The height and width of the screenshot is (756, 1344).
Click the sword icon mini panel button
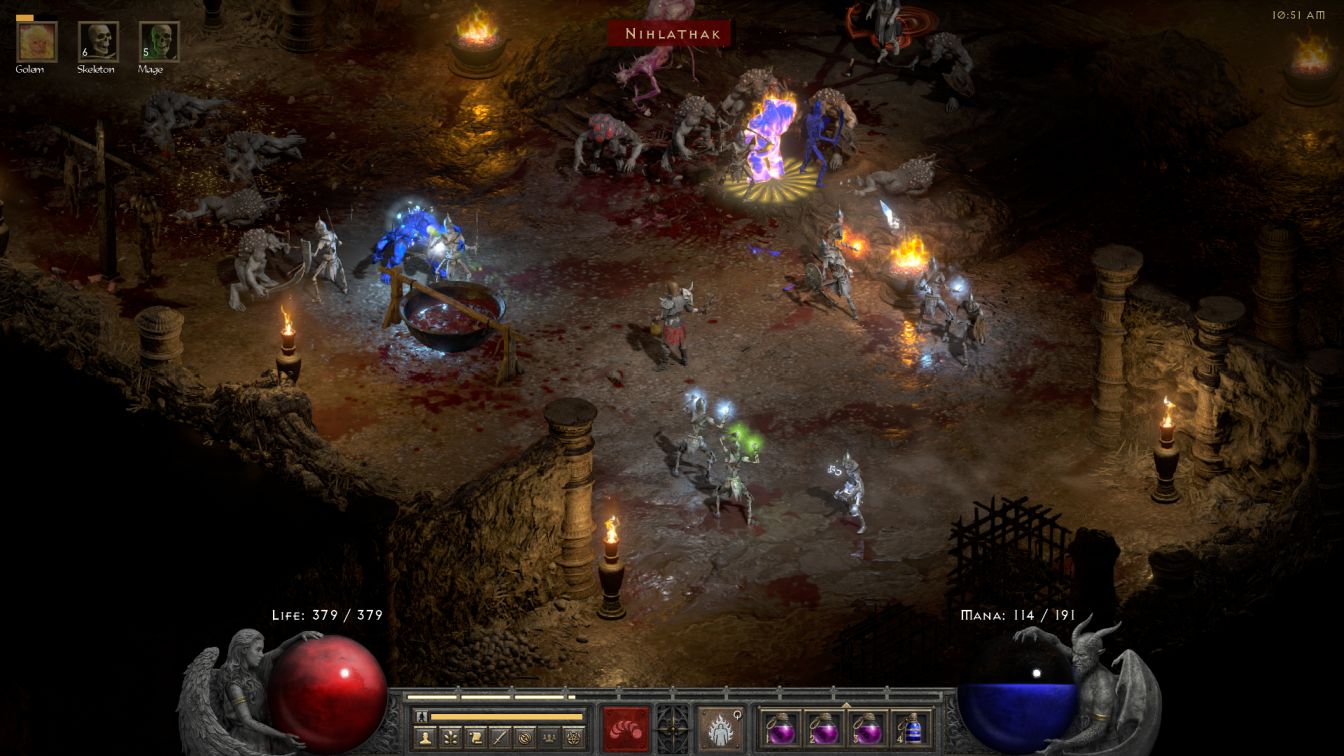499,738
